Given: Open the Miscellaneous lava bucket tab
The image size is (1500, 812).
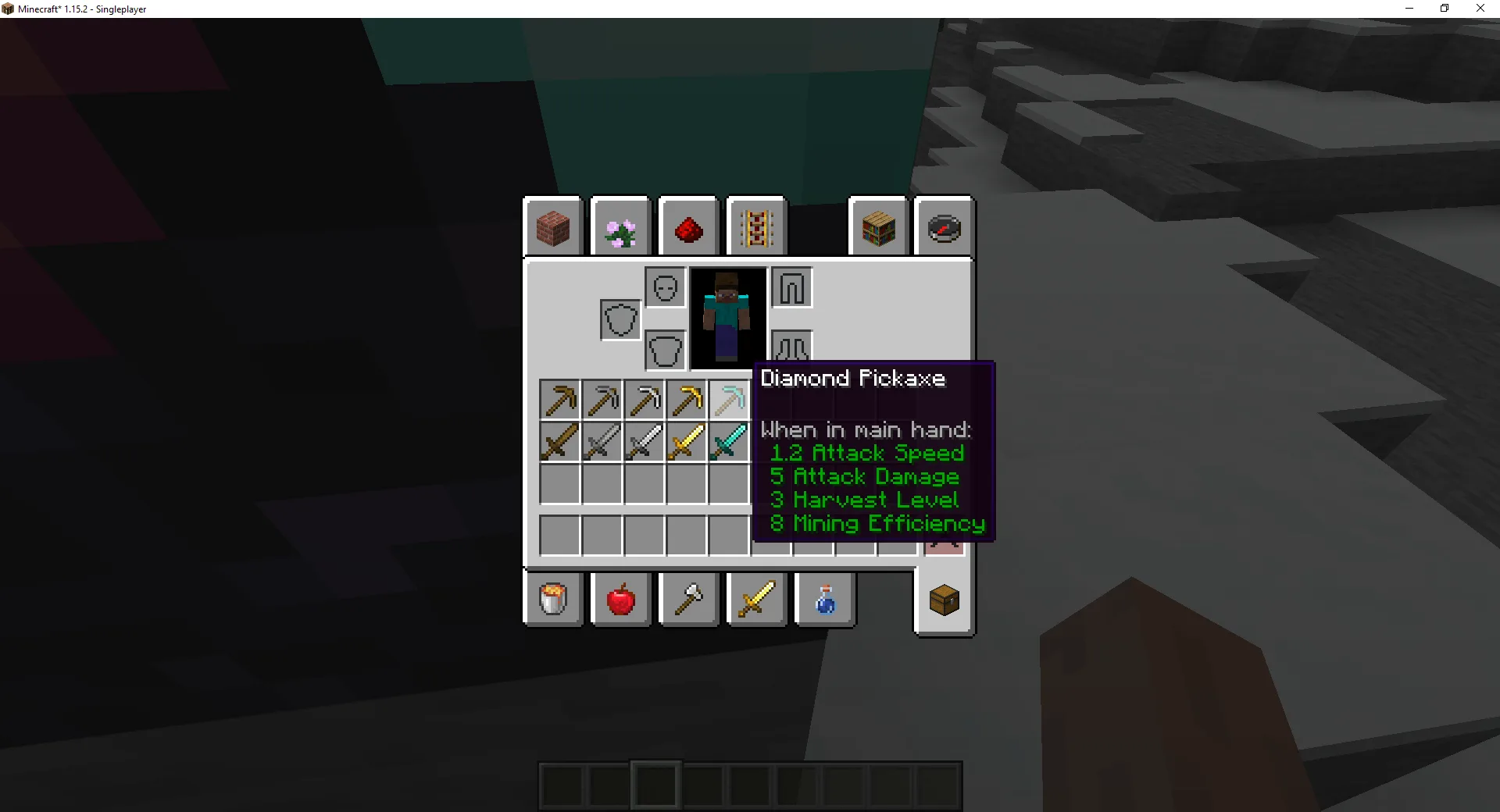Looking at the screenshot, I should tap(554, 600).
